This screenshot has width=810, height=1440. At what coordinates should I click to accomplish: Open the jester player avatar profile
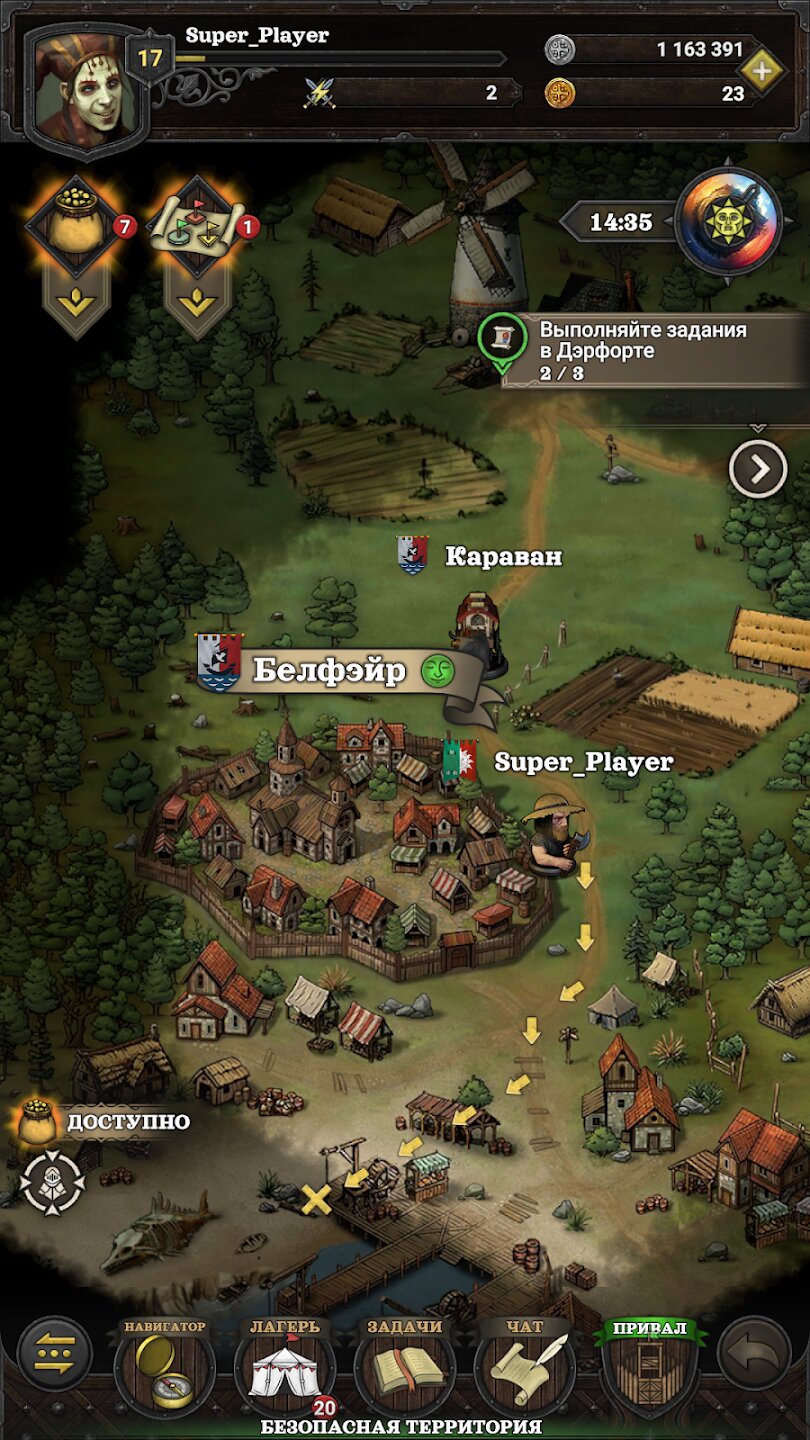(86, 90)
